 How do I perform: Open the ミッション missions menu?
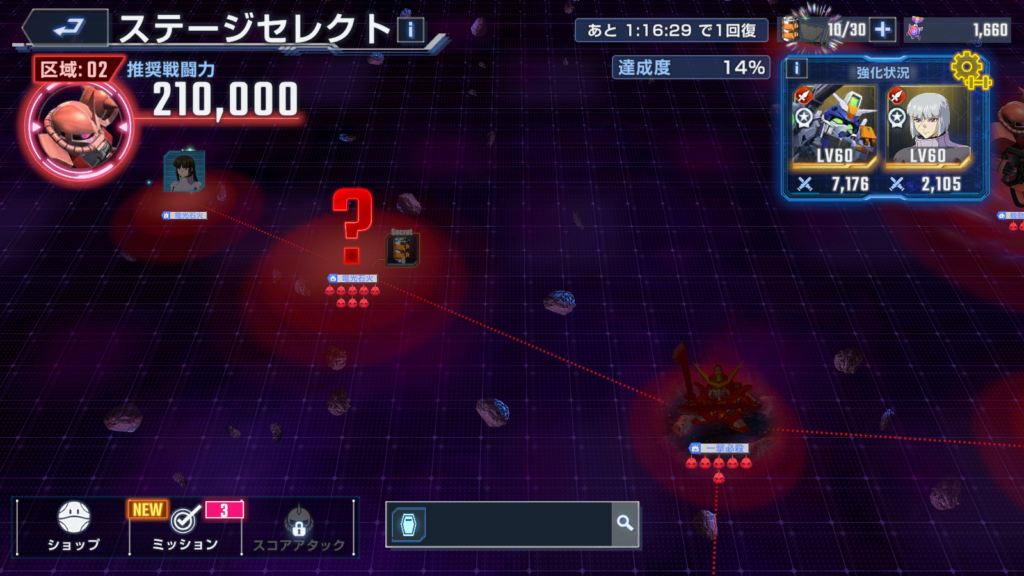(x=183, y=527)
